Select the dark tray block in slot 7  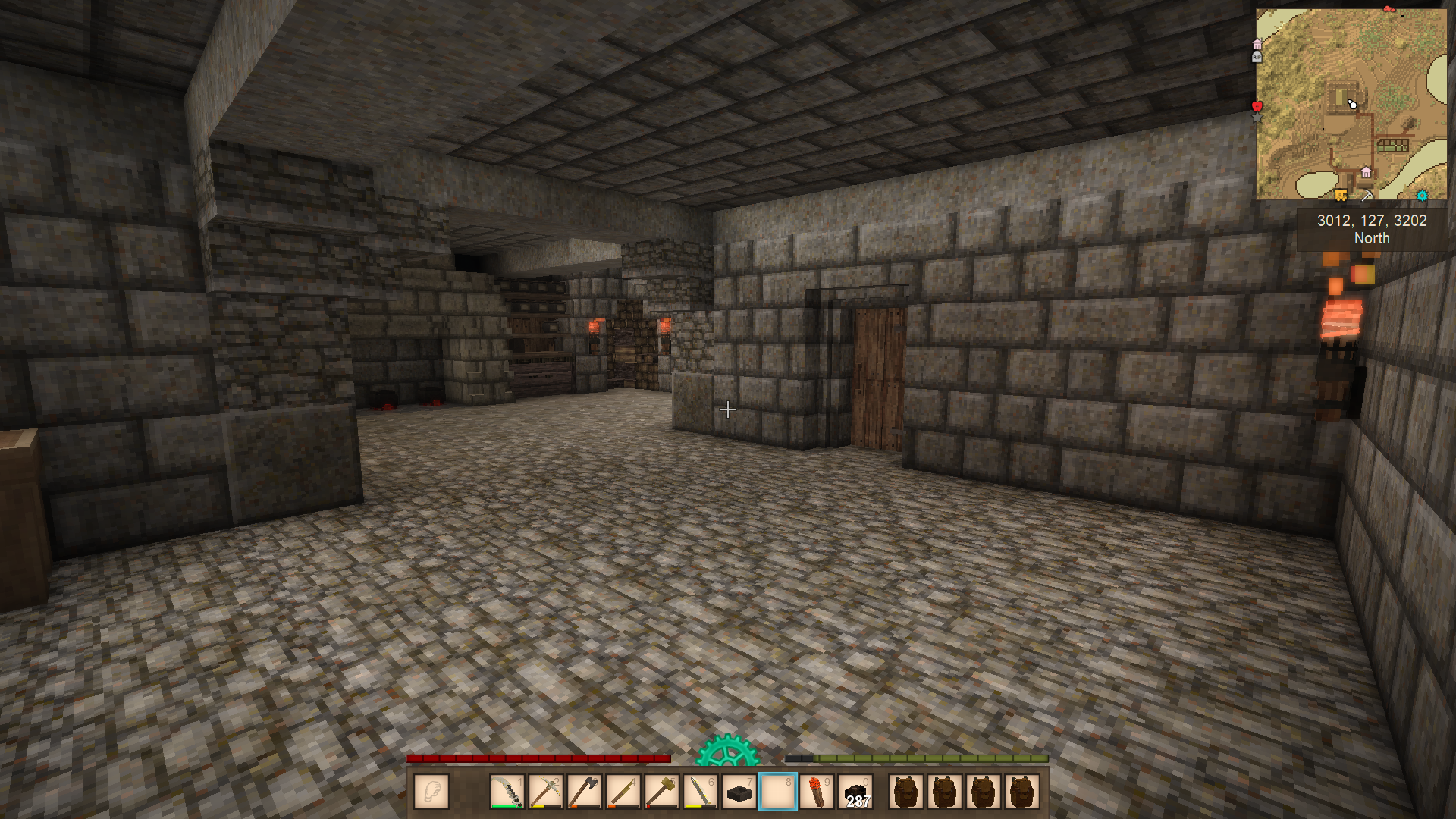tap(739, 792)
